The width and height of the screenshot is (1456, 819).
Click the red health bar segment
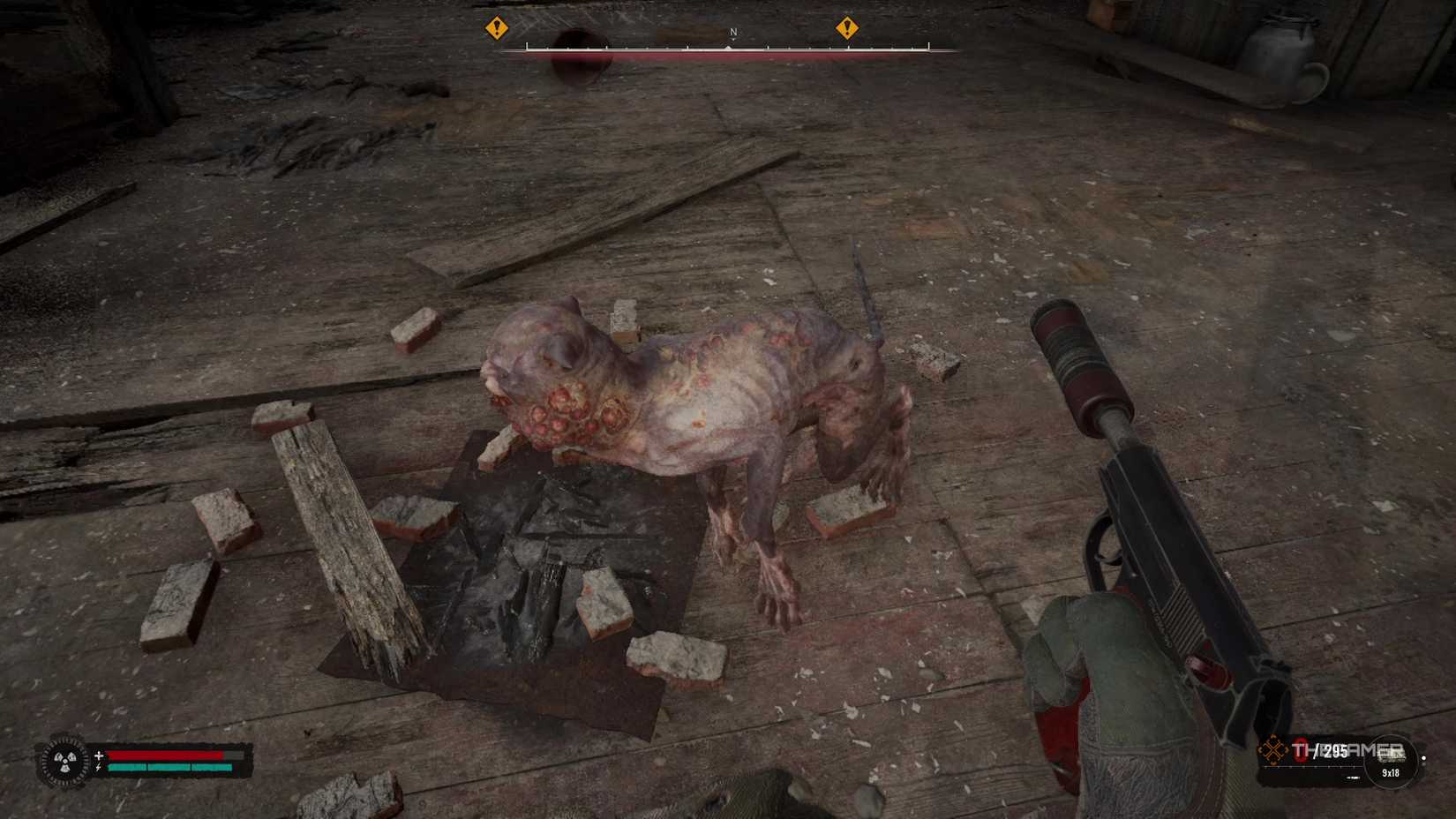[x=163, y=755]
